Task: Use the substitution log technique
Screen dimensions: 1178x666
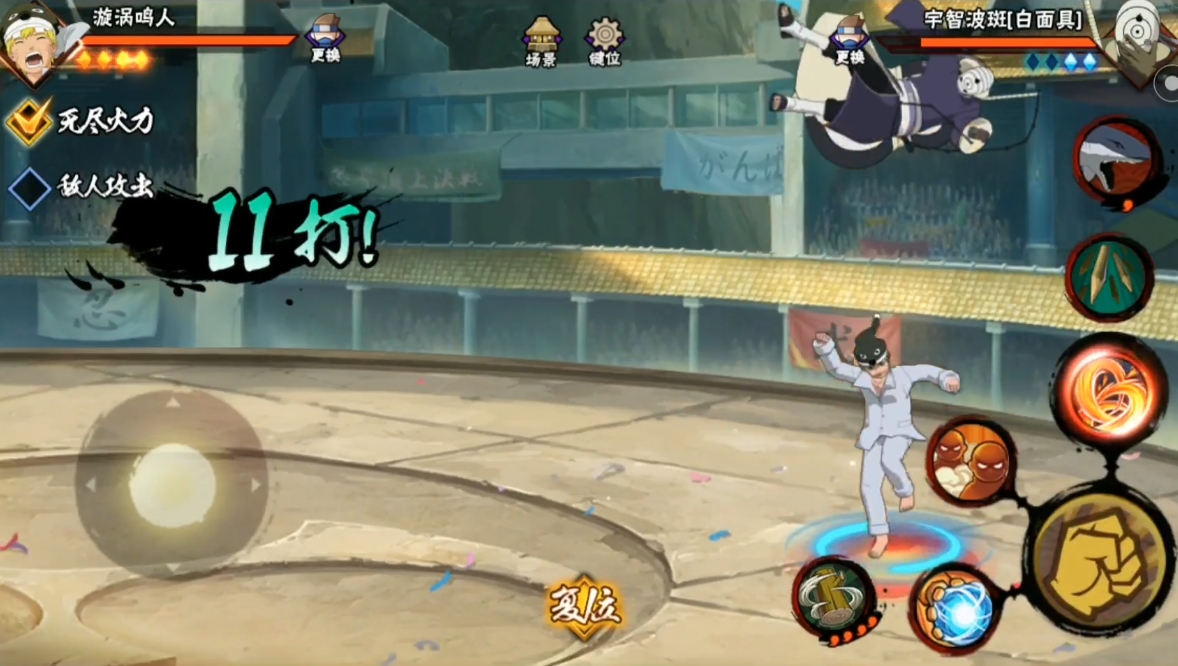Action: (834, 597)
